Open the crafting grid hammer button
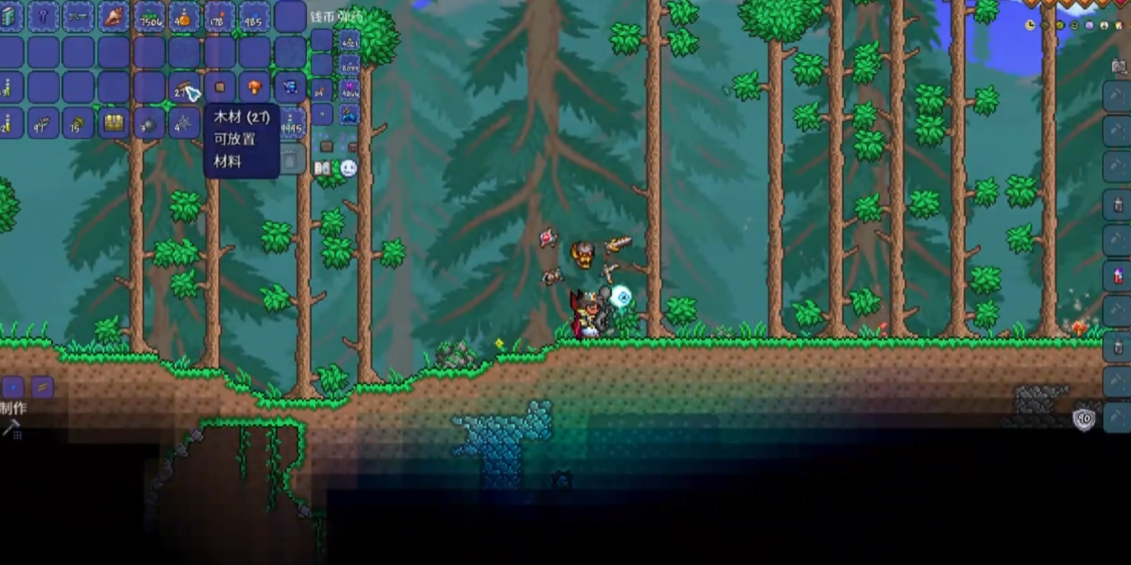The width and height of the screenshot is (1131, 565). pos(12,429)
